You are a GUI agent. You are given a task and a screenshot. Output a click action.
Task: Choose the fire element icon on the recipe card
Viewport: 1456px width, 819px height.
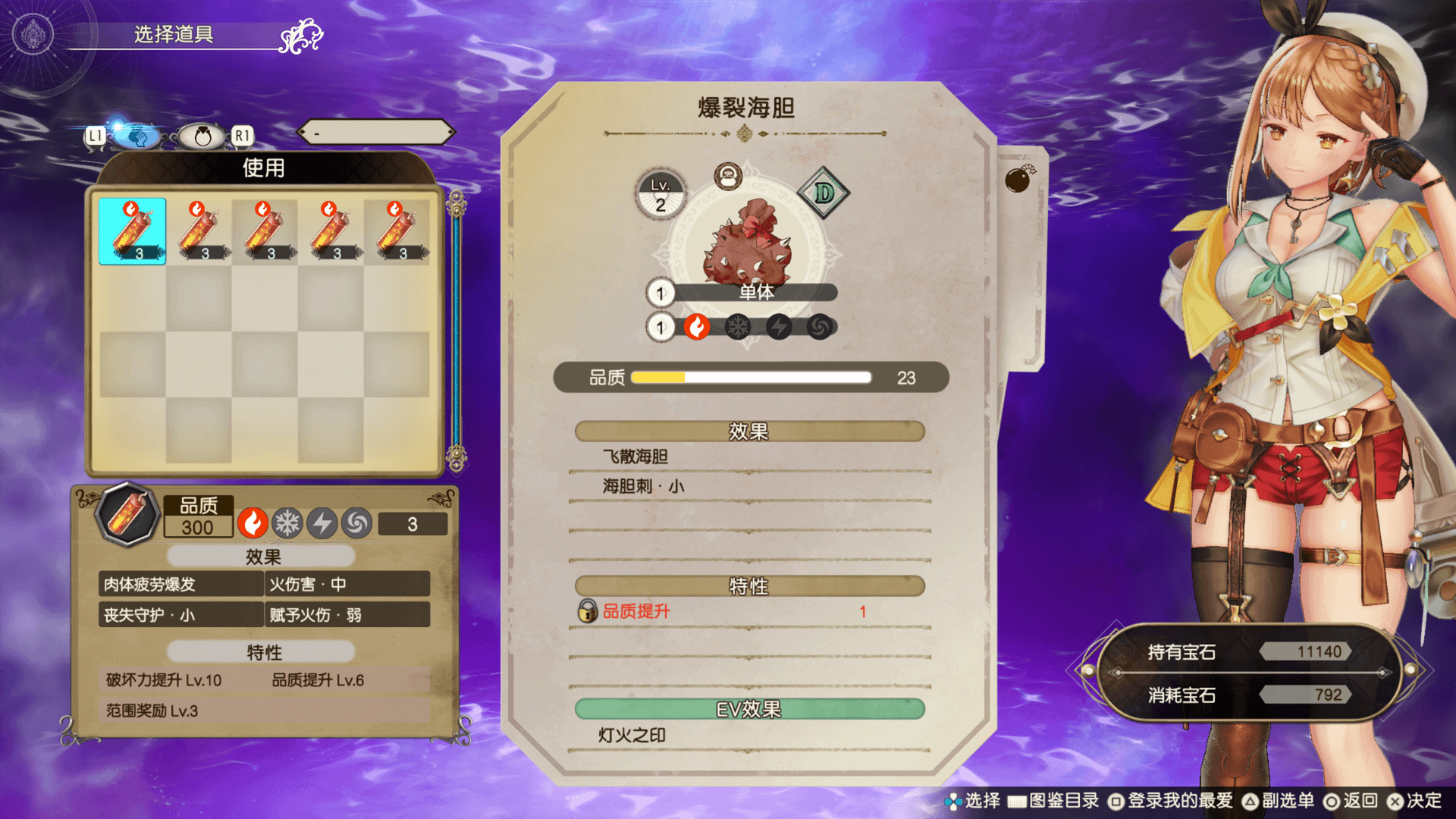(697, 327)
